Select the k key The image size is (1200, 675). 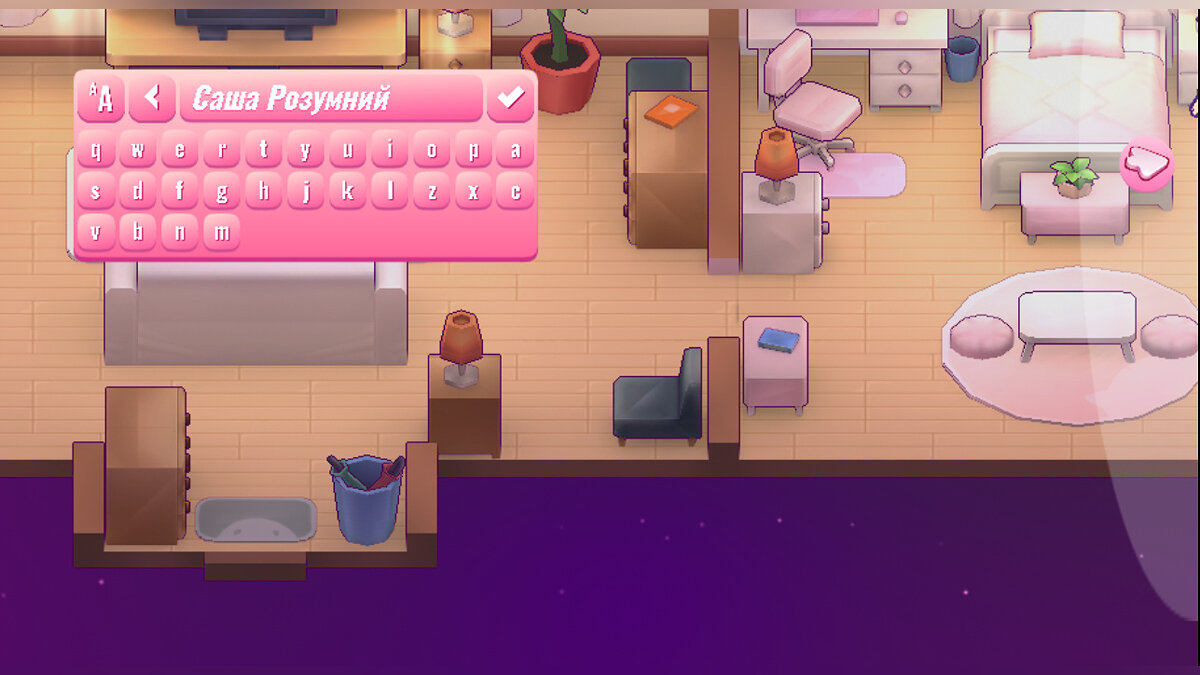348,192
